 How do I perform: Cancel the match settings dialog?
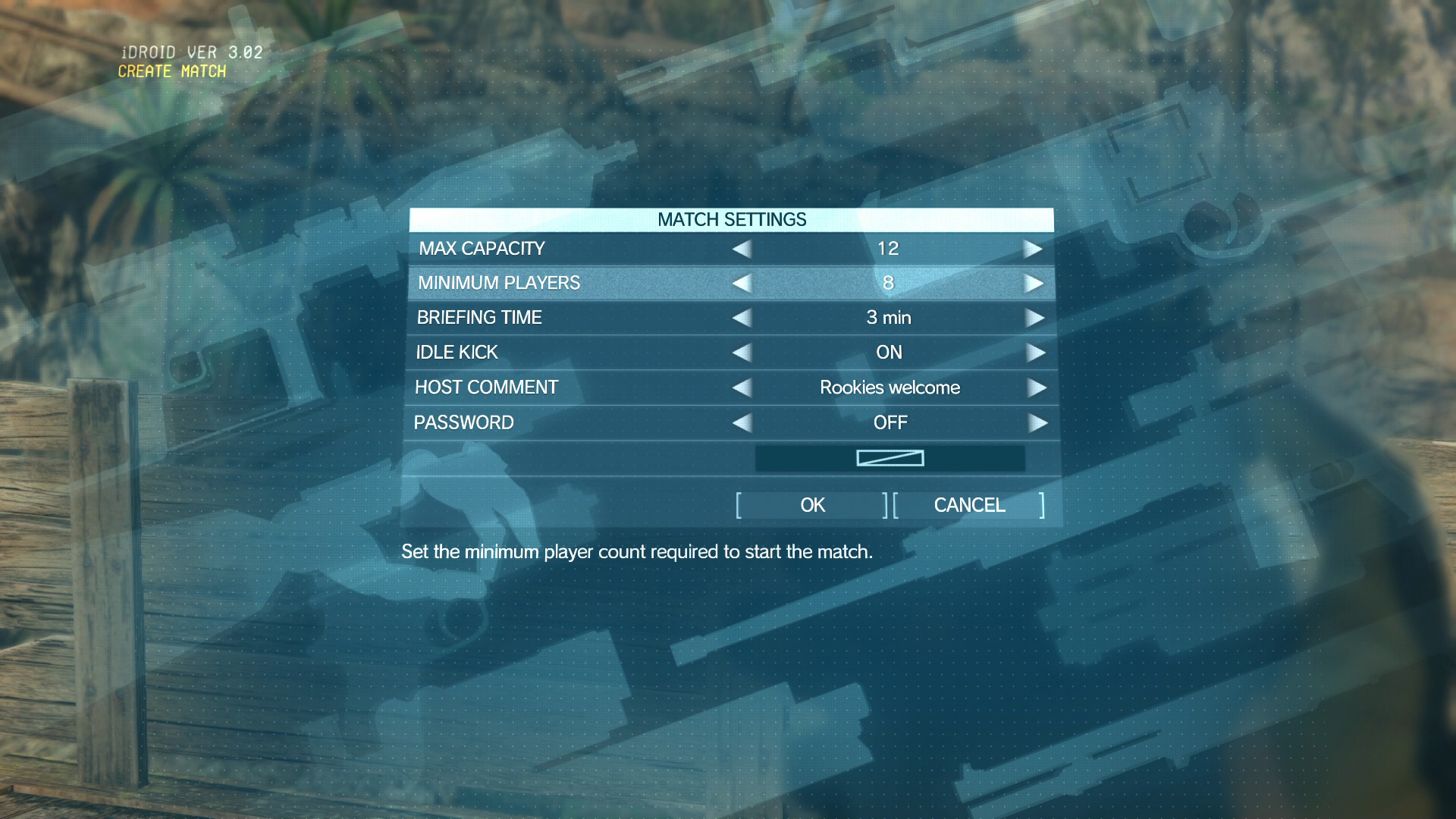(x=969, y=505)
